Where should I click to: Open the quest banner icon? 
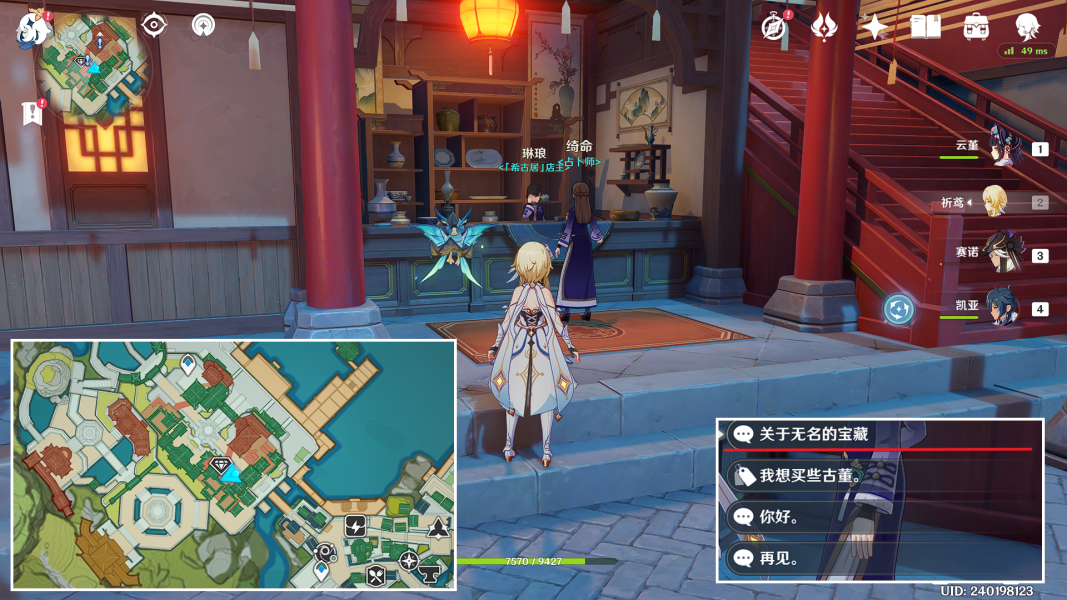[32, 113]
